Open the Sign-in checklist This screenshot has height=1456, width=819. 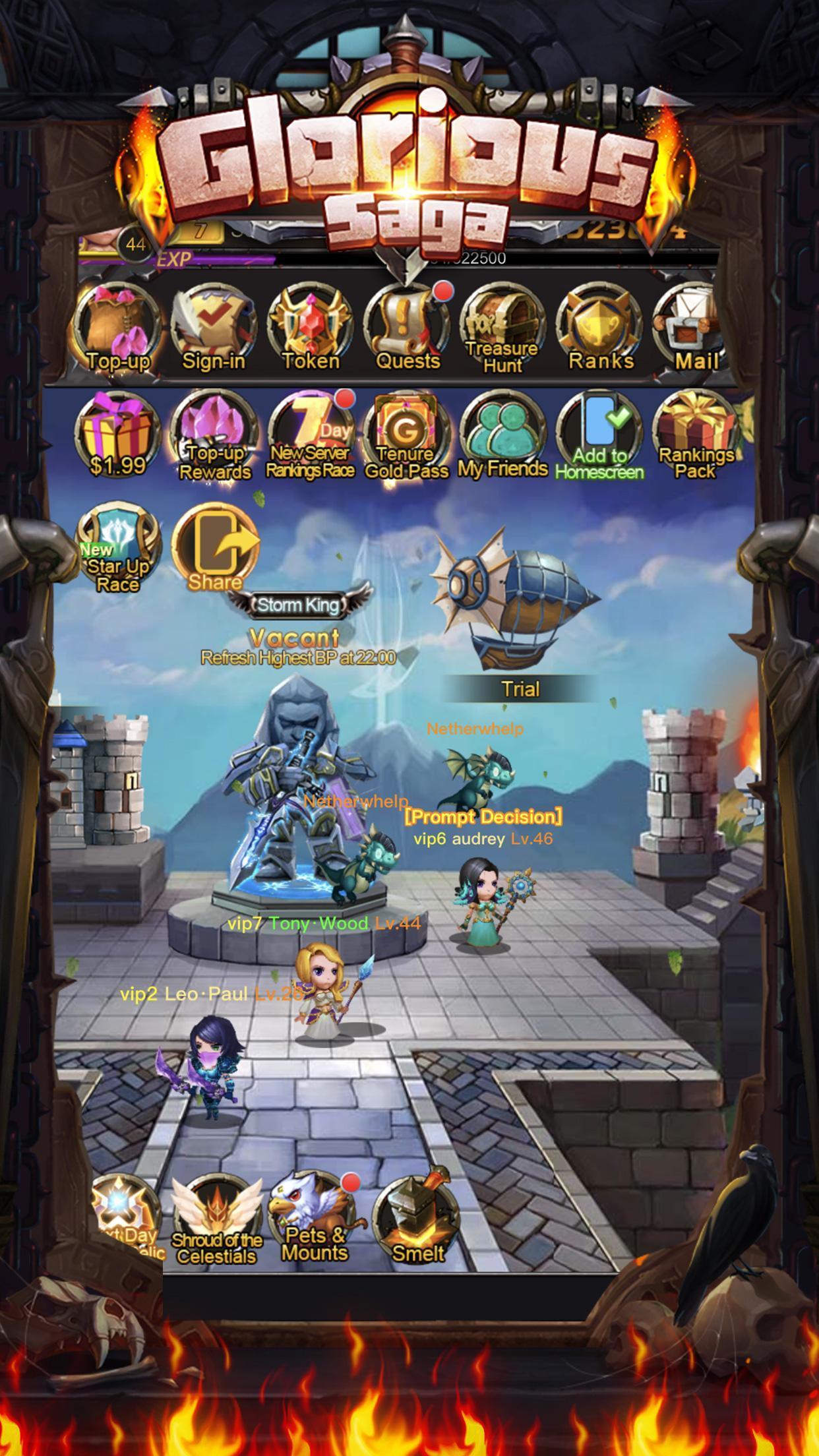pyautogui.click(x=214, y=328)
